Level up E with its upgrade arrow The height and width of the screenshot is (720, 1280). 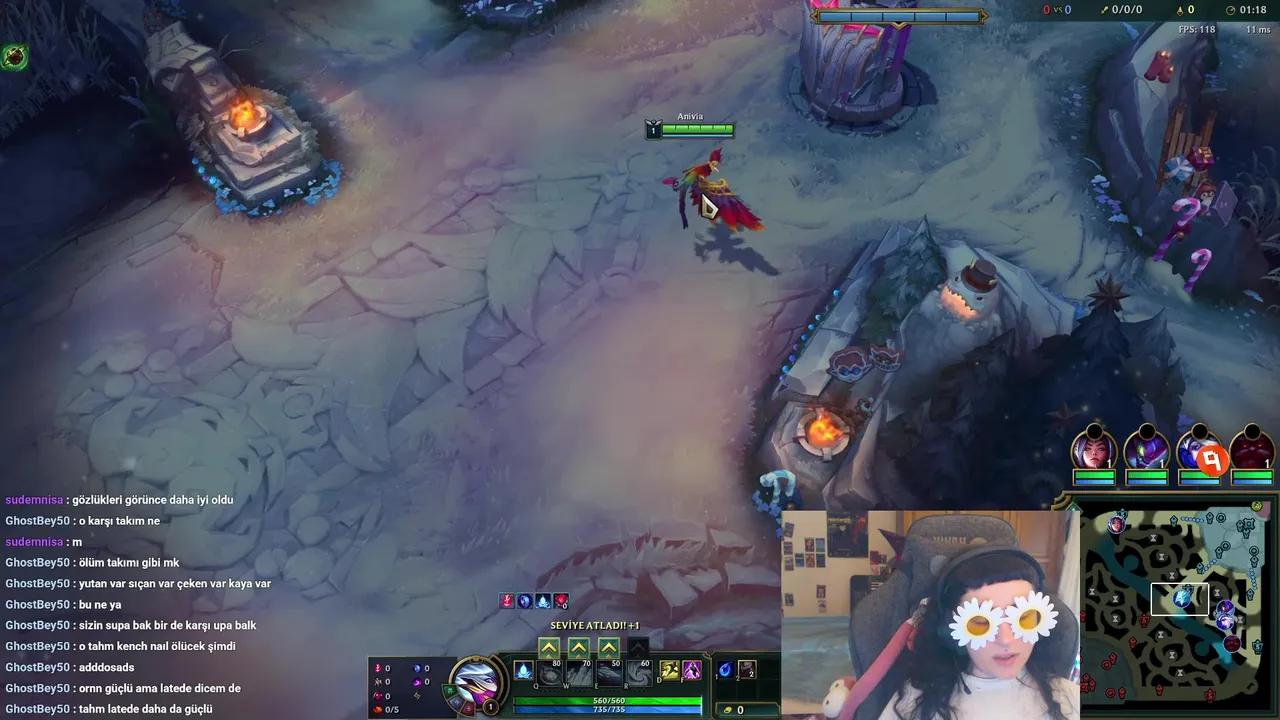pos(607,647)
